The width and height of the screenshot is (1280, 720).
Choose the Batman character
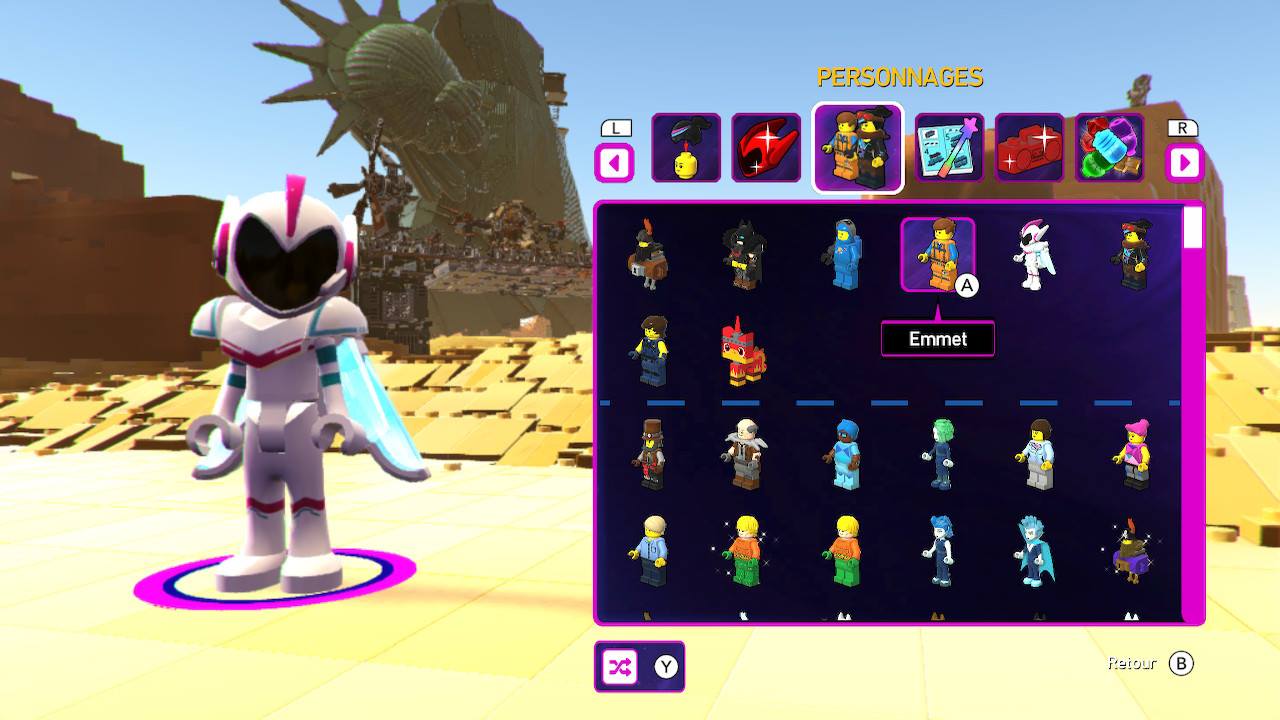tap(743, 255)
